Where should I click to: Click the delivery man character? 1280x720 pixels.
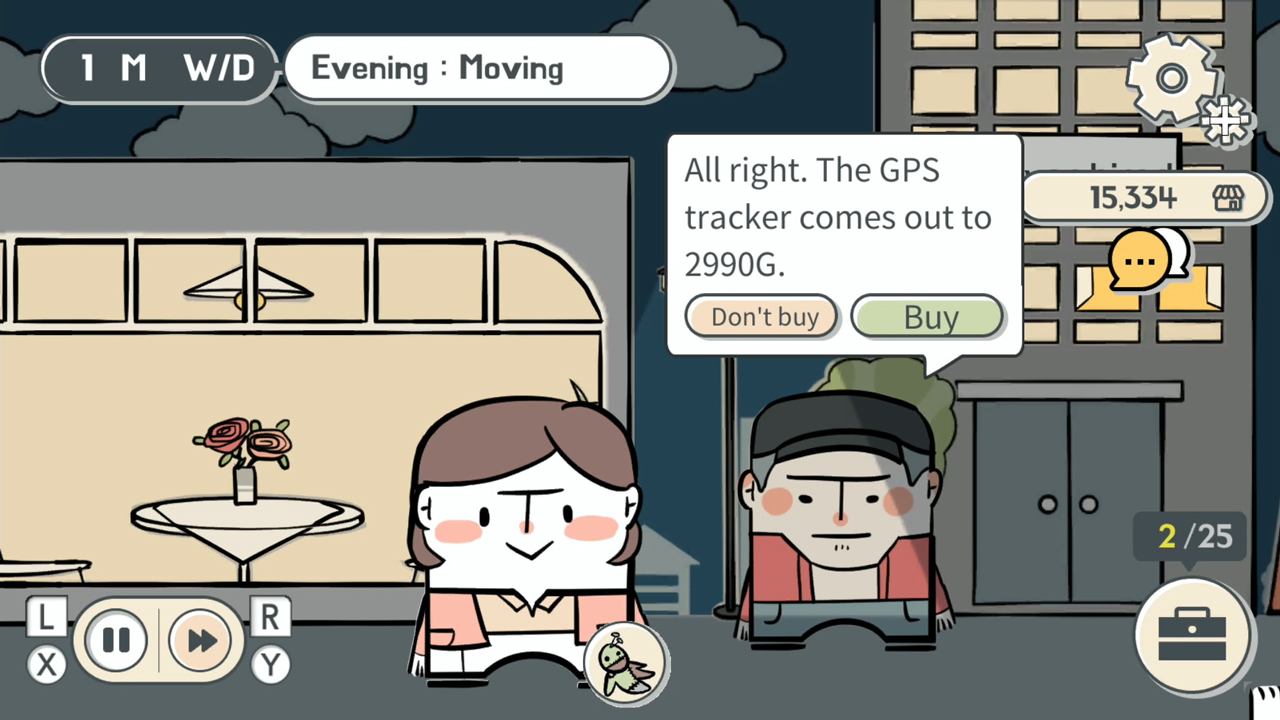(845, 510)
